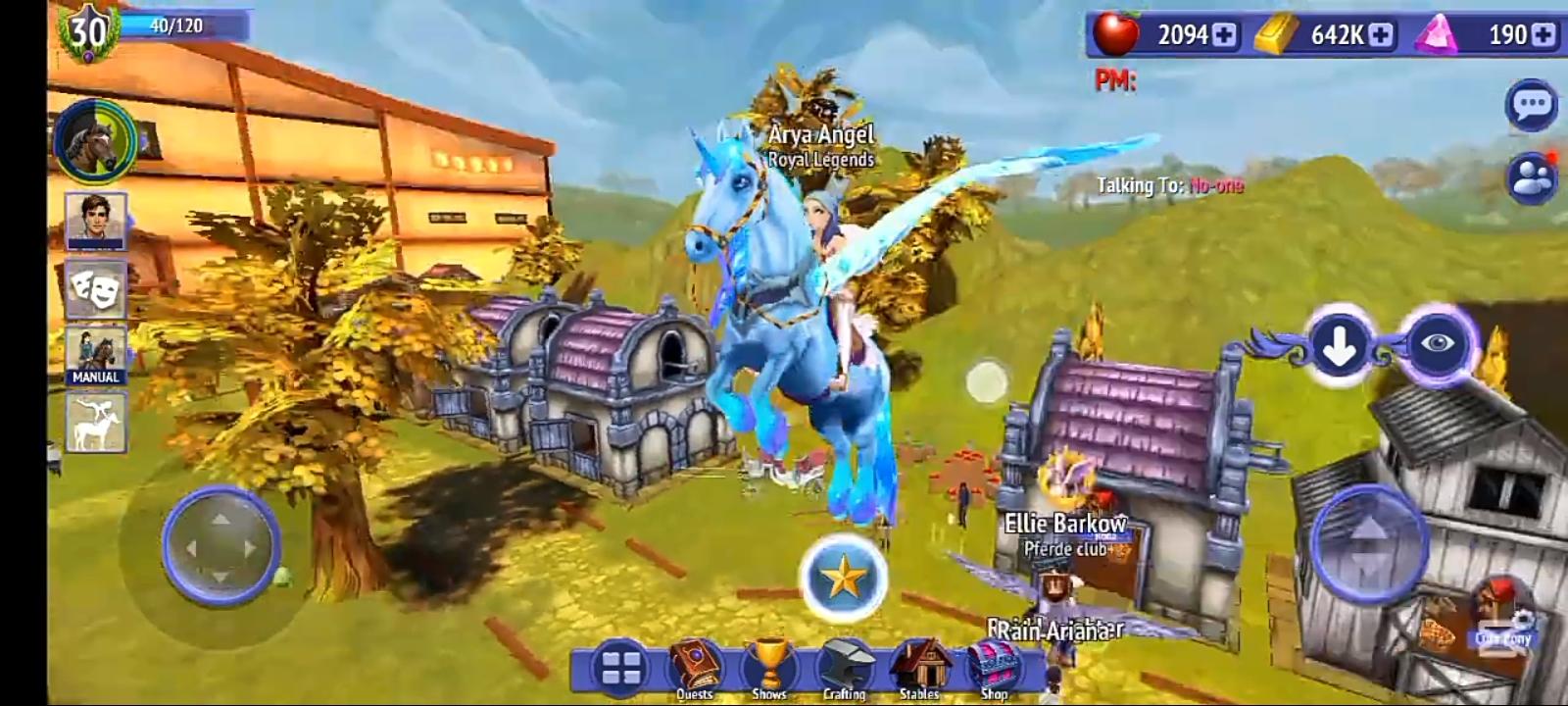The width and height of the screenshot is (1568, 706).
Task: Toggle the eye camera view
Action: [x=1437, y=345]
